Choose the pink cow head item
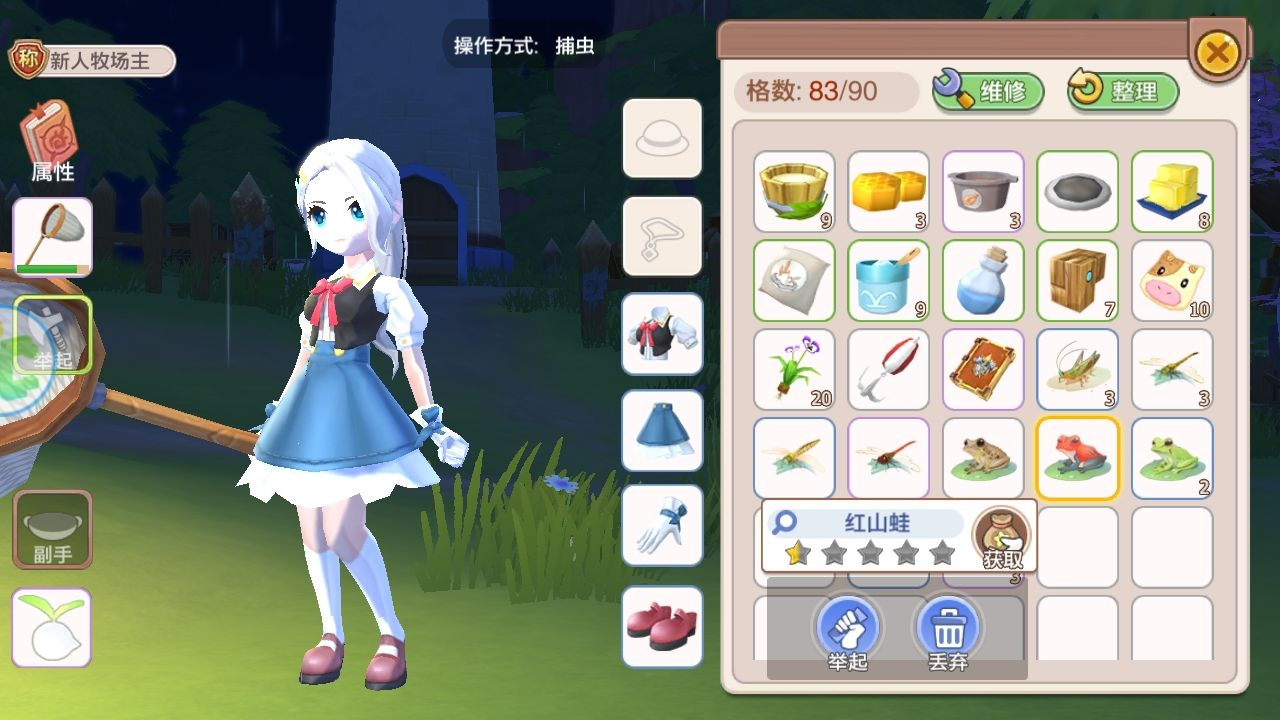 click(x=1172, y=280)
